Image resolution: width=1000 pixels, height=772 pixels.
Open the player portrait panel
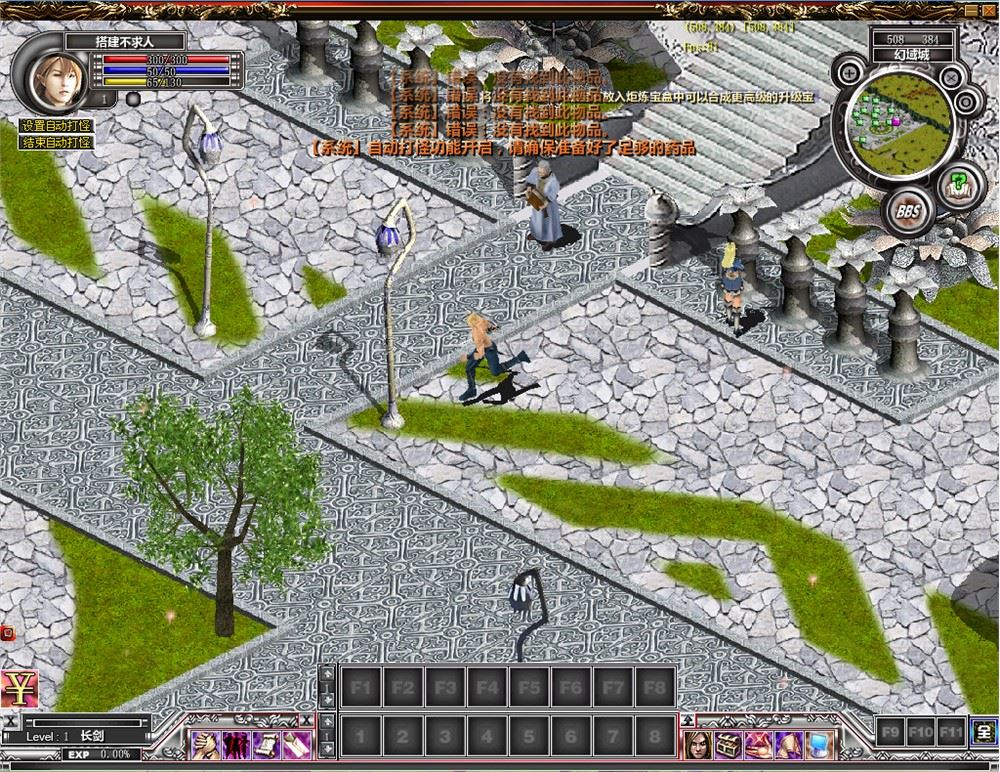(56, 70)
